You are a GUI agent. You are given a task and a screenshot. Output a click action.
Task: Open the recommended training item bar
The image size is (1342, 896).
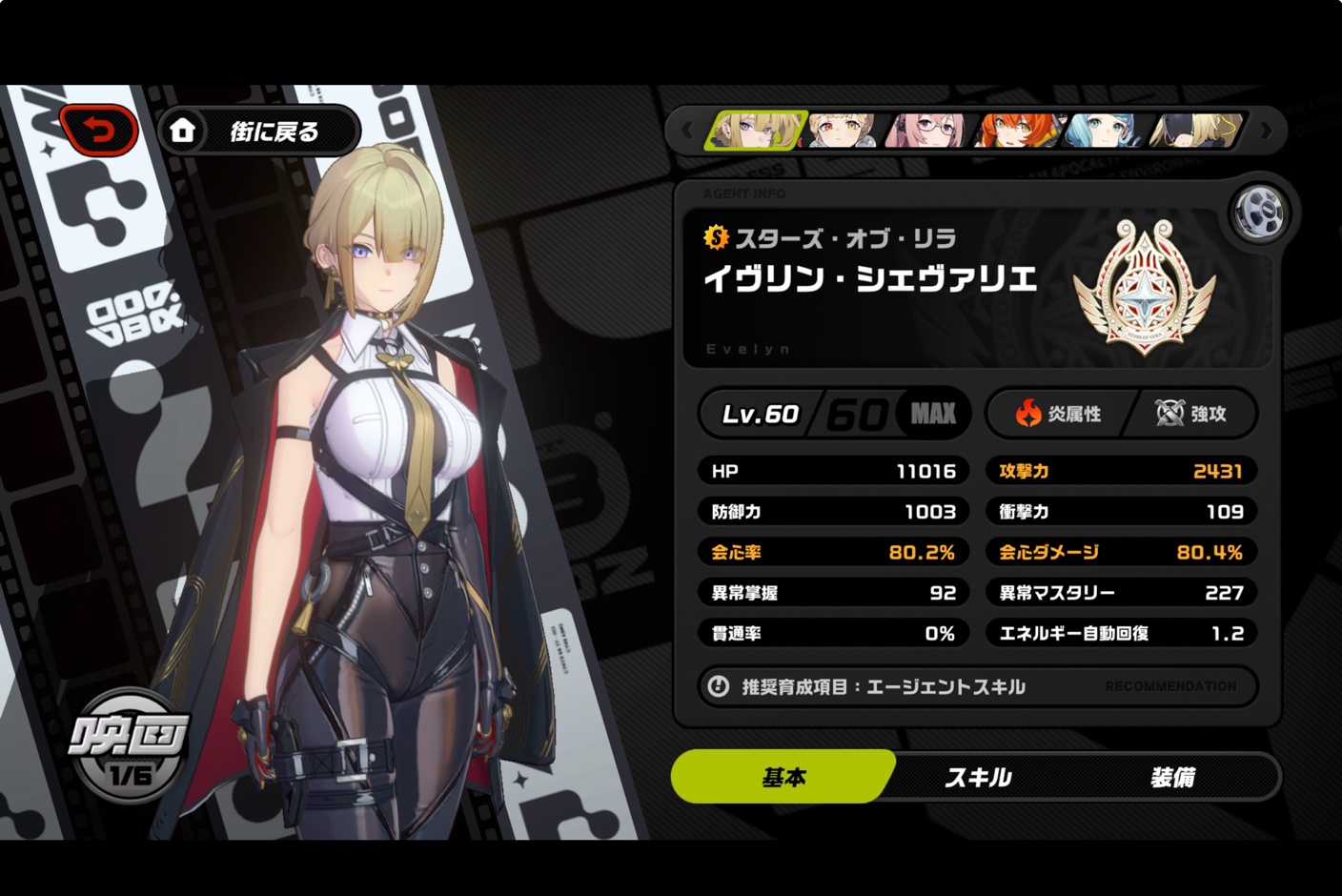pyautogui.click(x=978, y=686)
